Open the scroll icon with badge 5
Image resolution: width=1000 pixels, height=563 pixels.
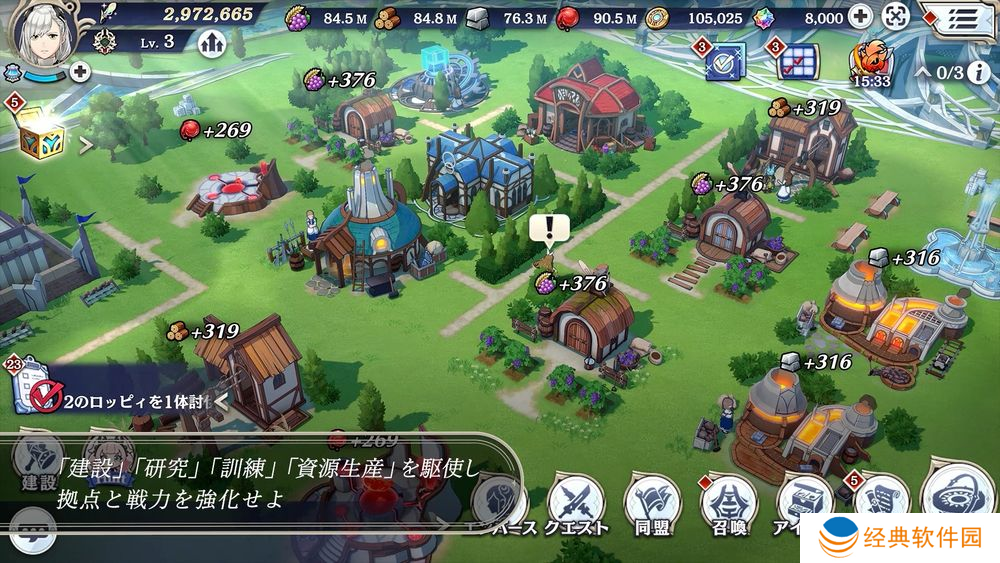879,497
